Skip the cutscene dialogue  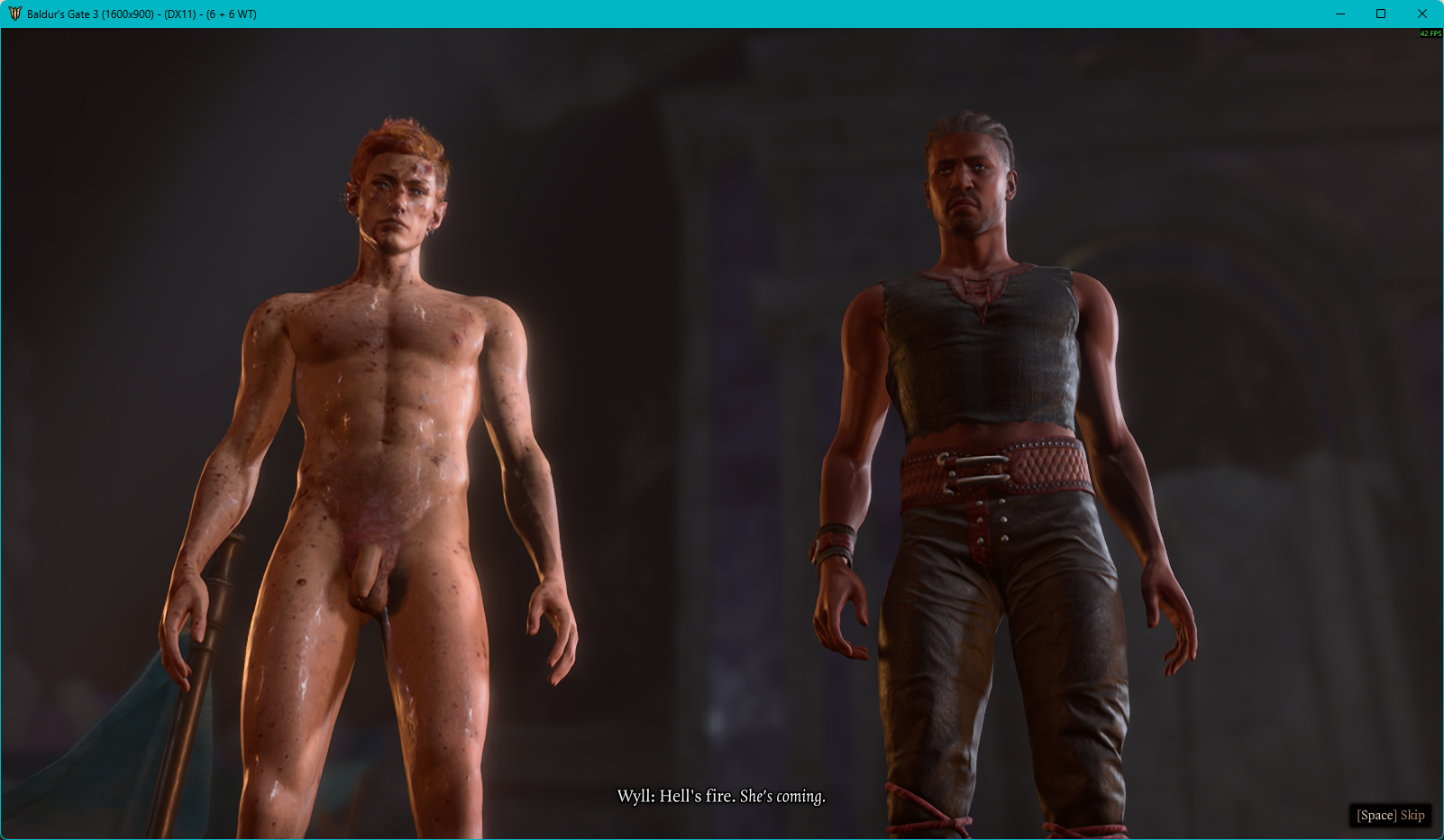coord(1390,815)
